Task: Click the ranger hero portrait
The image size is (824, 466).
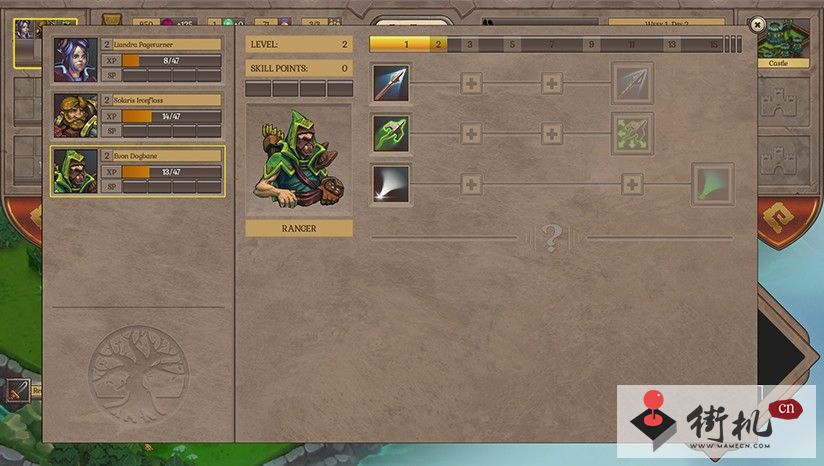Action: [x=299, y=160]
